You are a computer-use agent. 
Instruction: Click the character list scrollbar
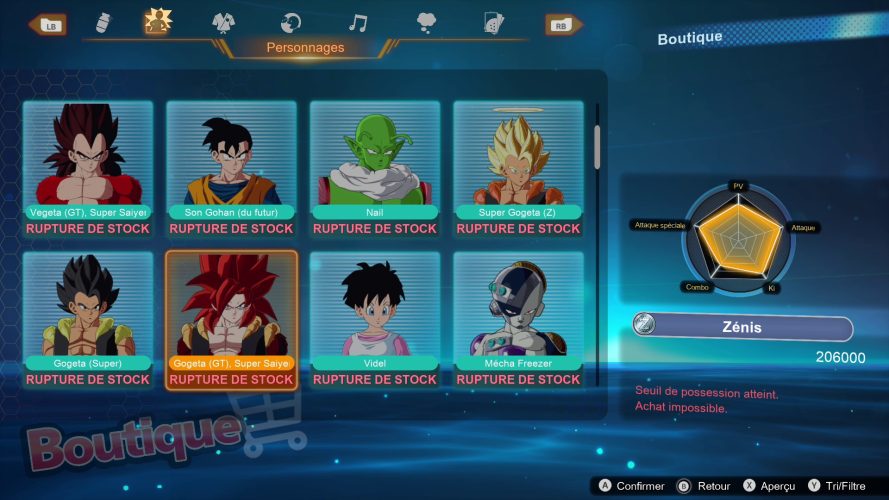[x=598, y=146]
